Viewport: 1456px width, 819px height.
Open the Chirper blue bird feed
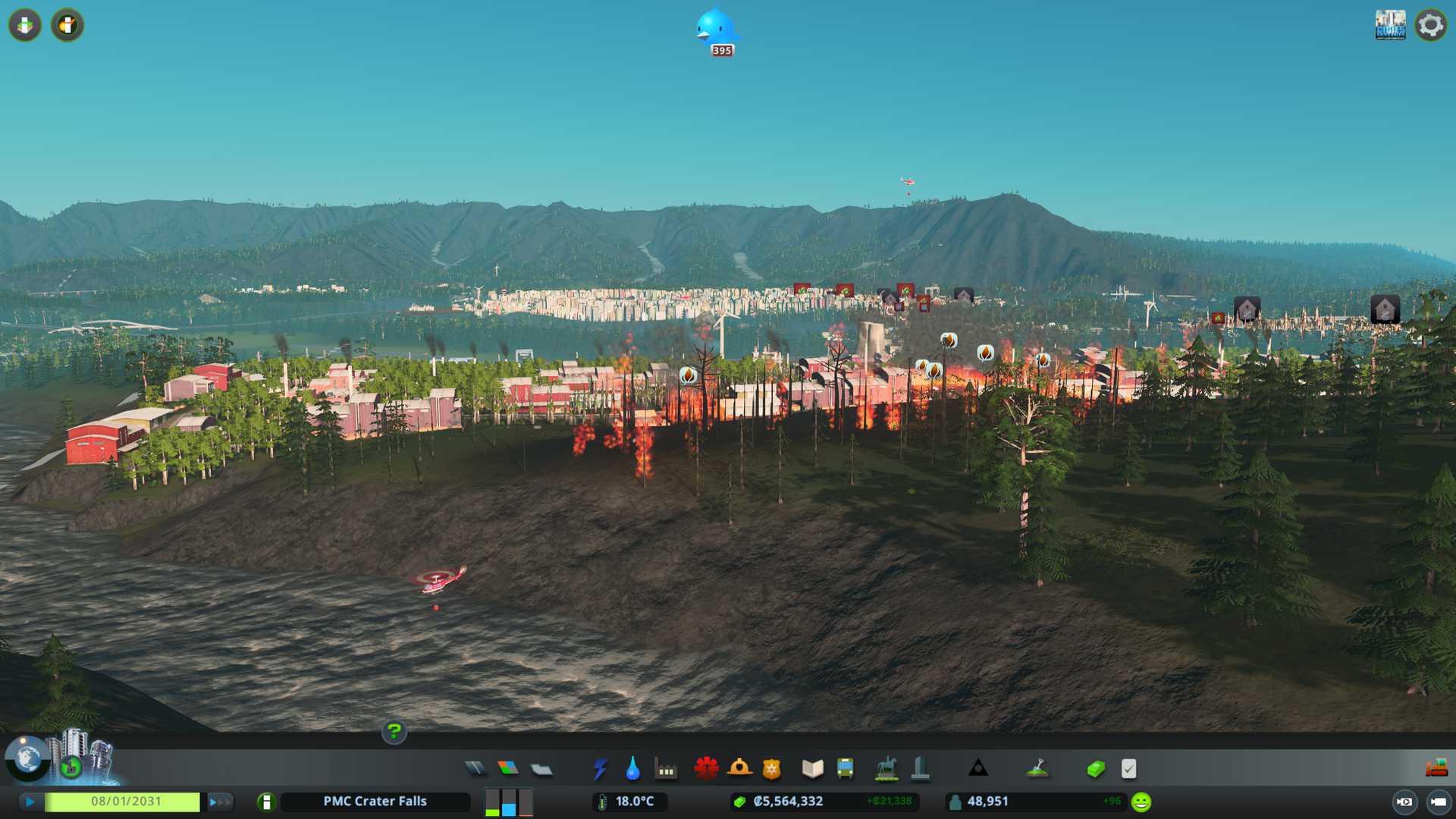(716, 30)
